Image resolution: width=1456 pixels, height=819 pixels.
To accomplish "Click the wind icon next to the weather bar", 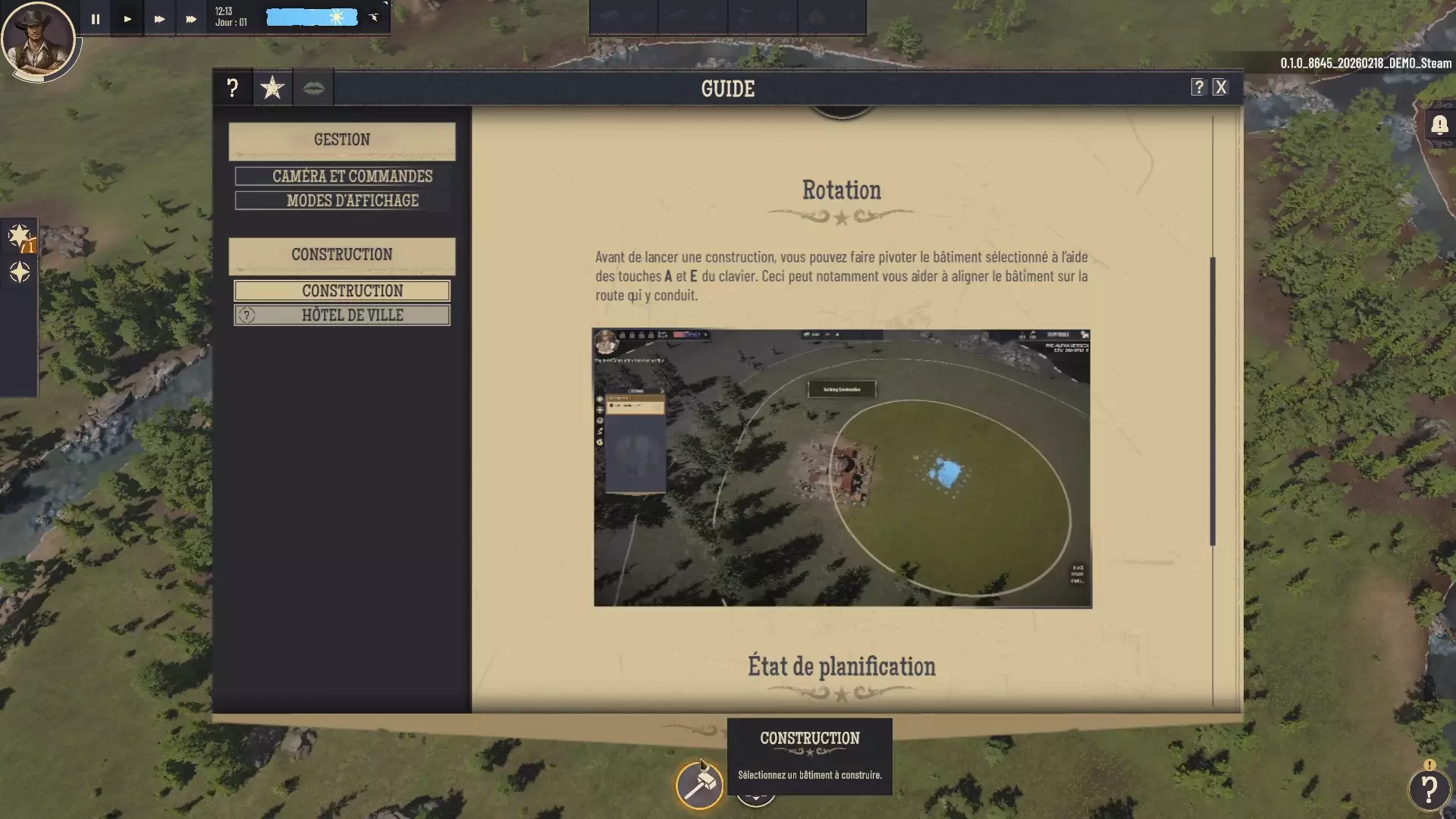I will 373,16.
